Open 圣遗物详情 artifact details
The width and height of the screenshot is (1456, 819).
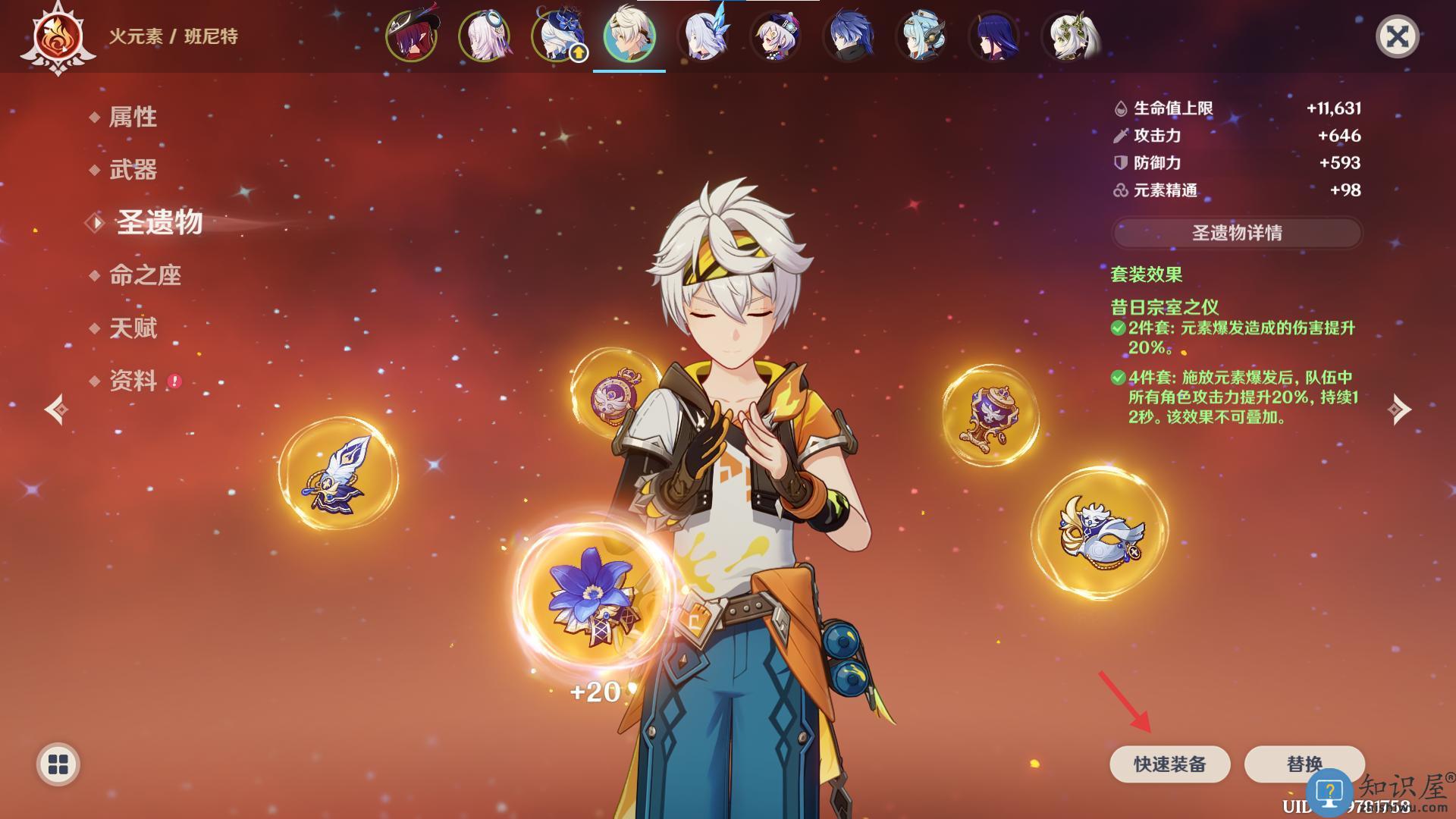point(1236,233)
